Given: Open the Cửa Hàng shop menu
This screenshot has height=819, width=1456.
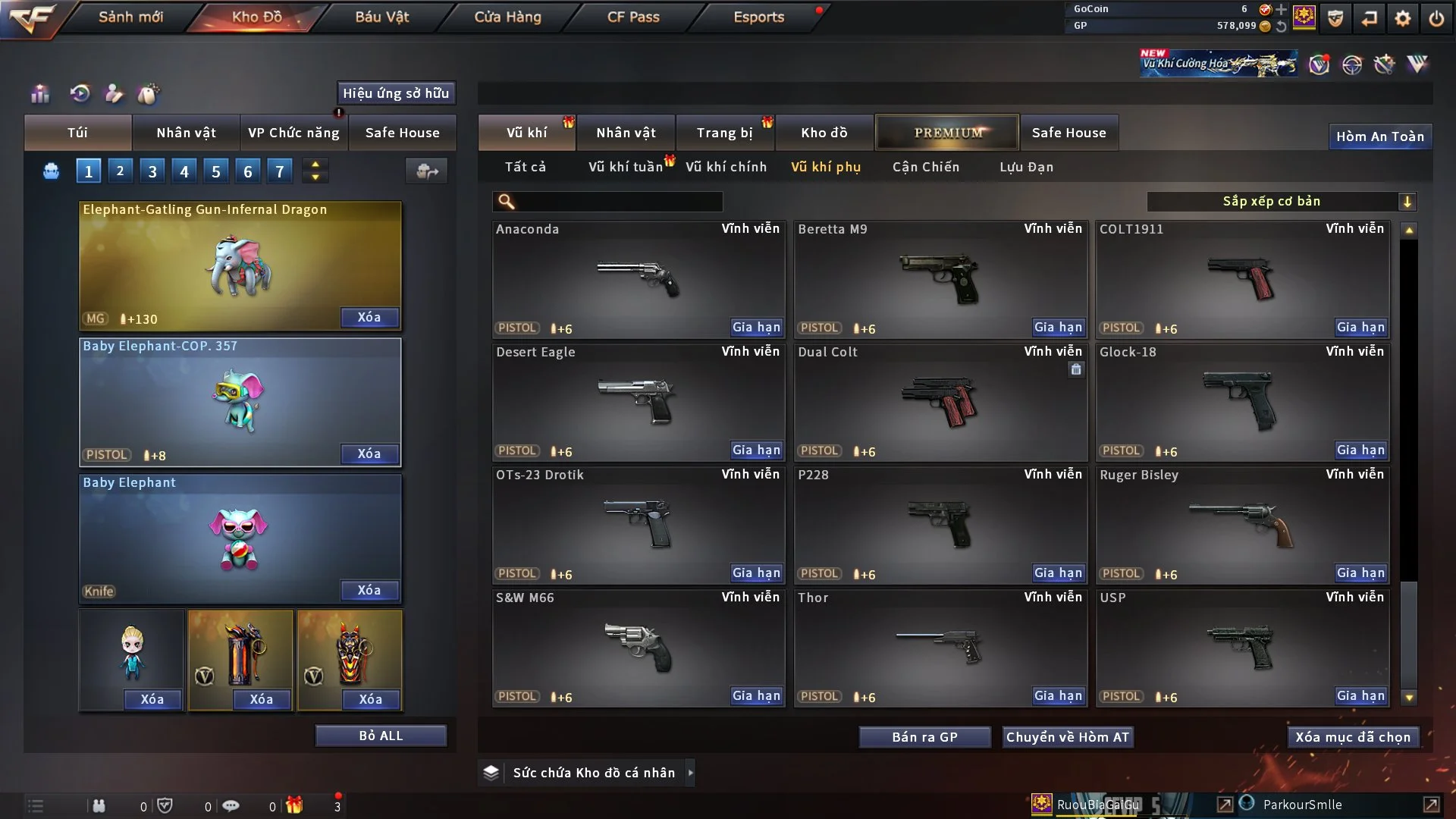Looking at the screenshot, I should pyautogui.click(x=507, y=17).
